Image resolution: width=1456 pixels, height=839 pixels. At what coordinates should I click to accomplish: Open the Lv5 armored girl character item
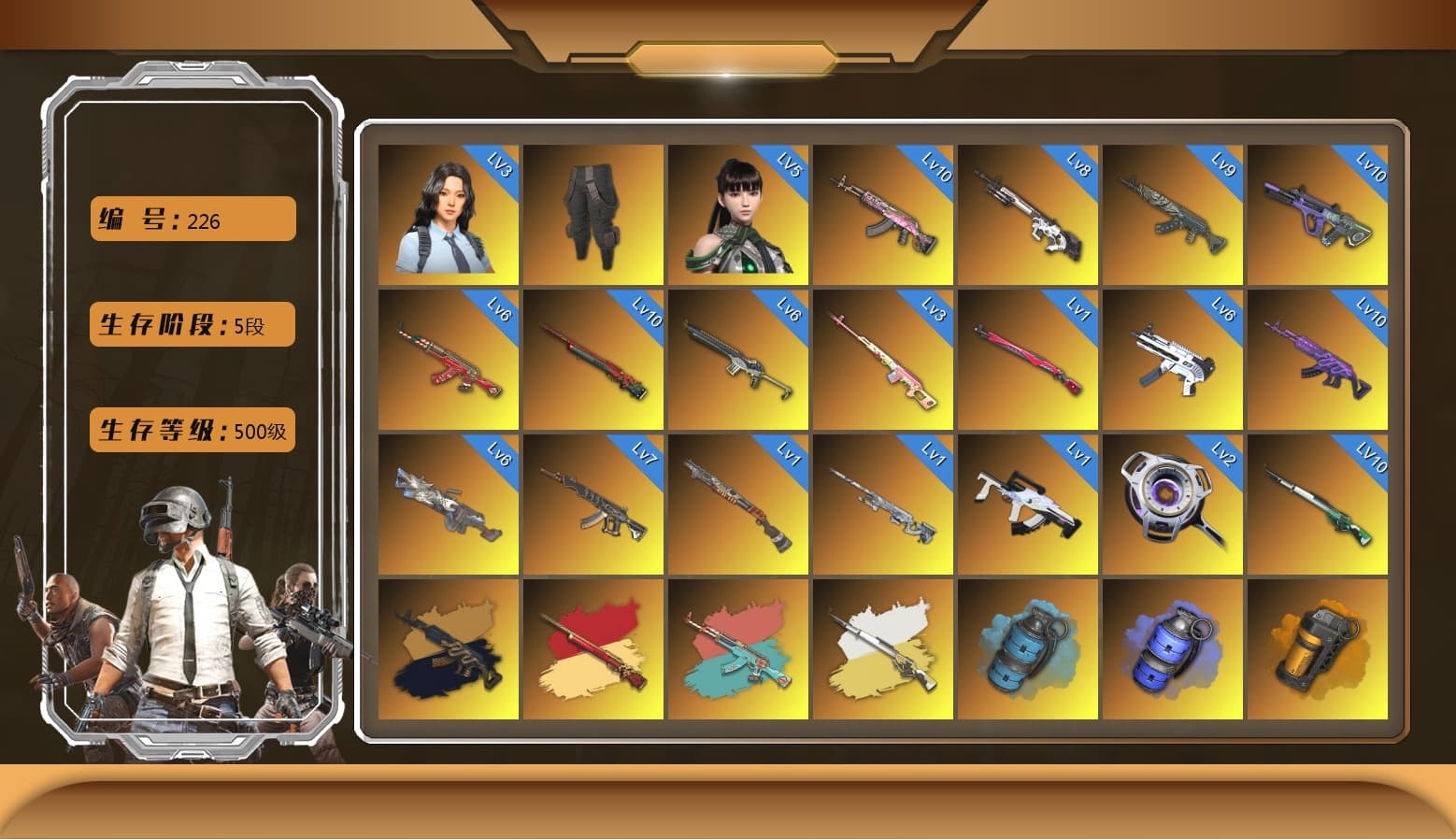[x=738, y=212]
